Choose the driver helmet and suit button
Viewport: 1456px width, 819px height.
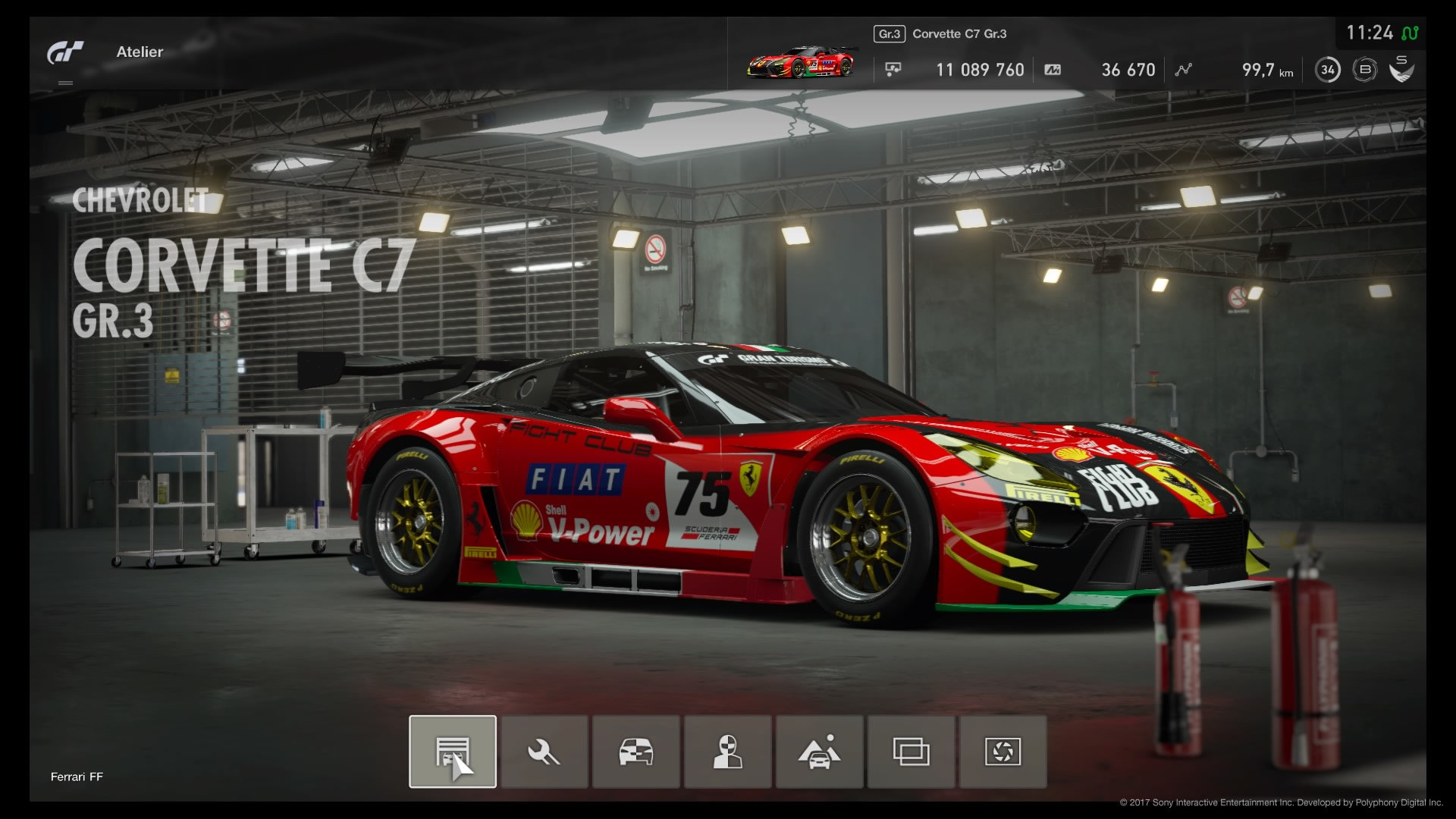(x=728, y=752)
